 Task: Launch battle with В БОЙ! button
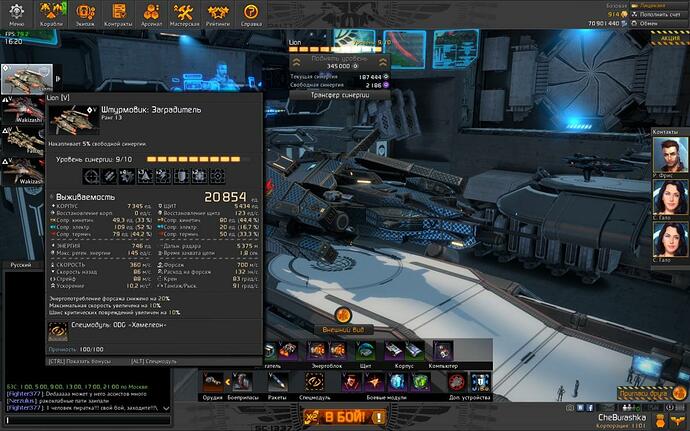click(345, 416)
